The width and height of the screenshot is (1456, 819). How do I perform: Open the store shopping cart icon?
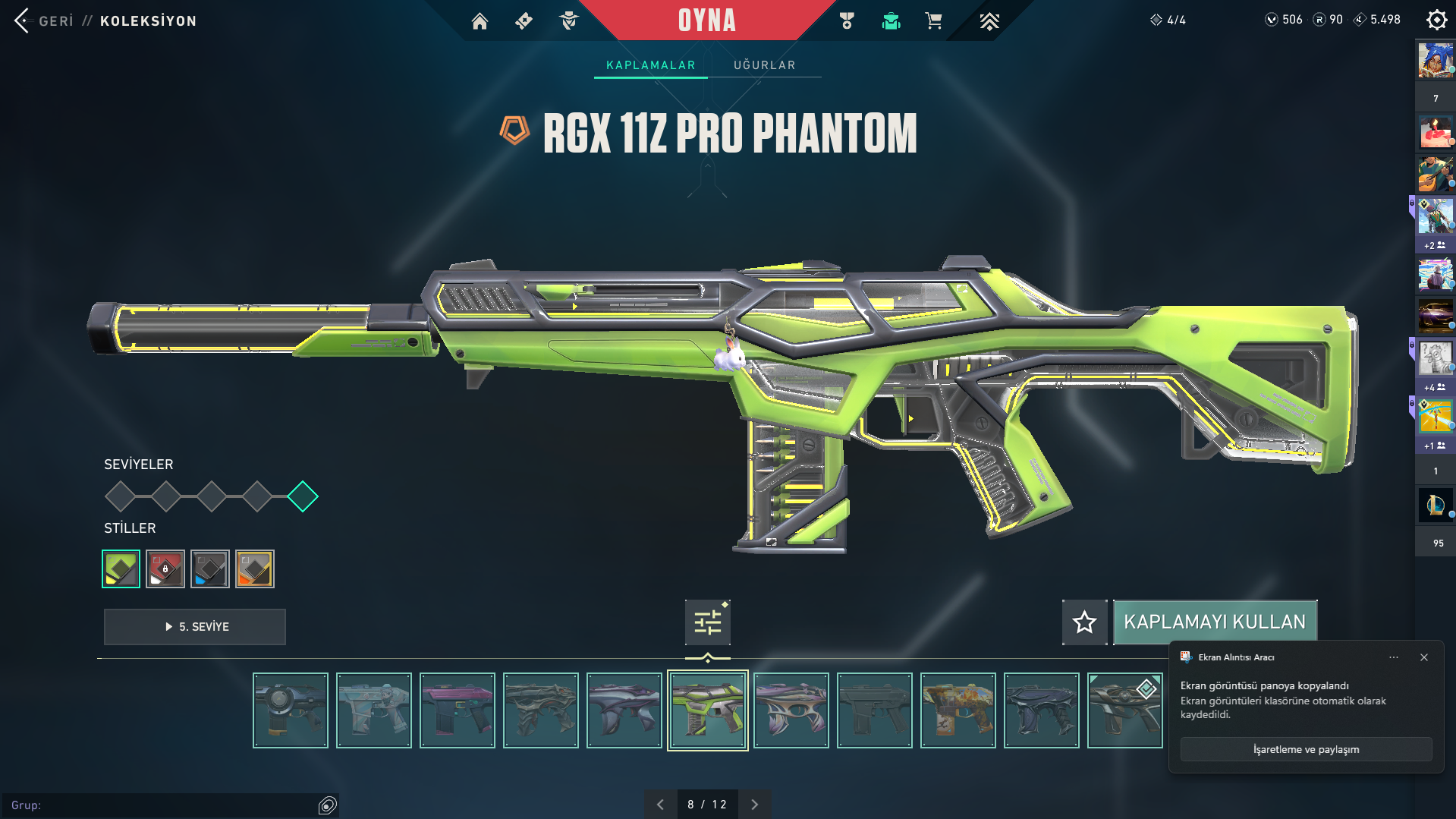click(x=933, y=21)
